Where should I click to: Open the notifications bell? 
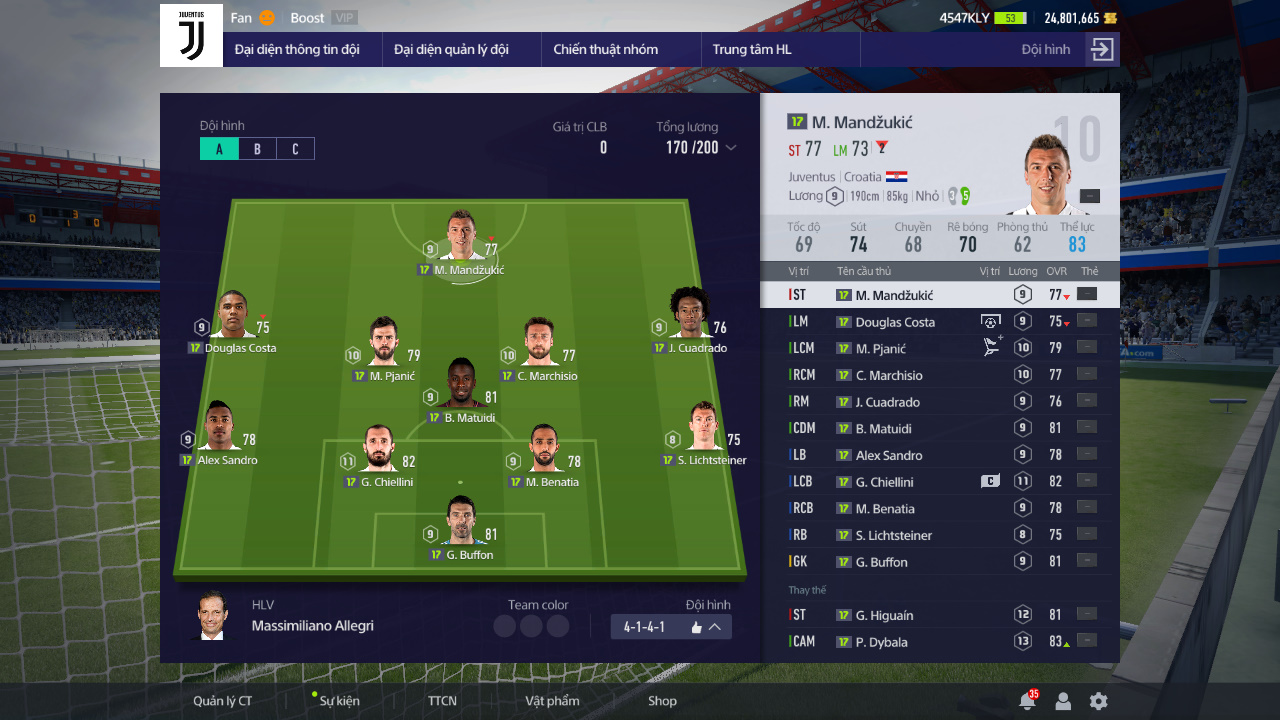1026,701
